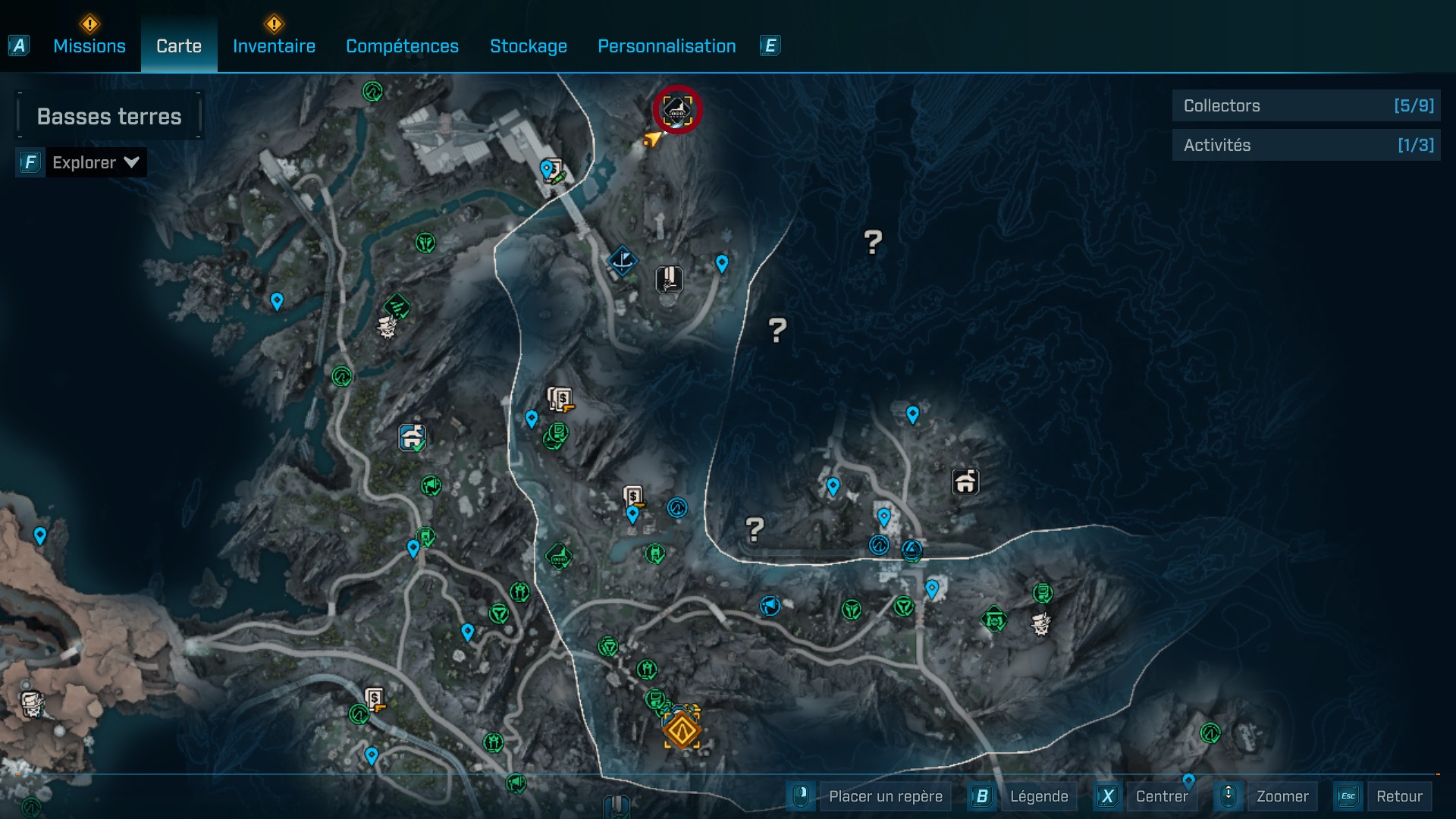Expand the Explorer filter dropdown
The height and width of the screenshot is (819, 1456).
click(x=96, y=162)
